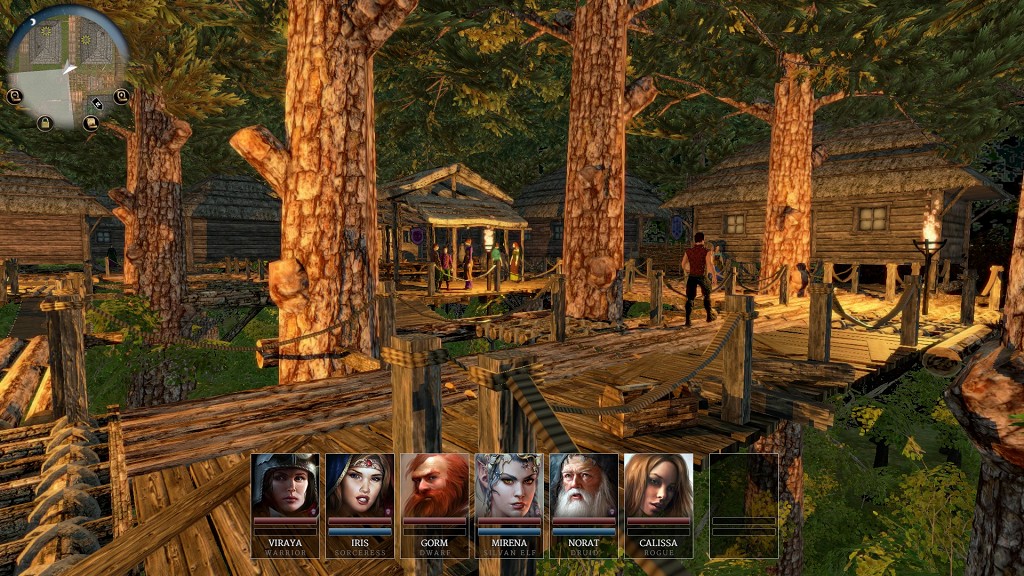Toggle the padlock icon under the minimap
This screenshot has width=1024, height=576.
(x=44, y=123)
